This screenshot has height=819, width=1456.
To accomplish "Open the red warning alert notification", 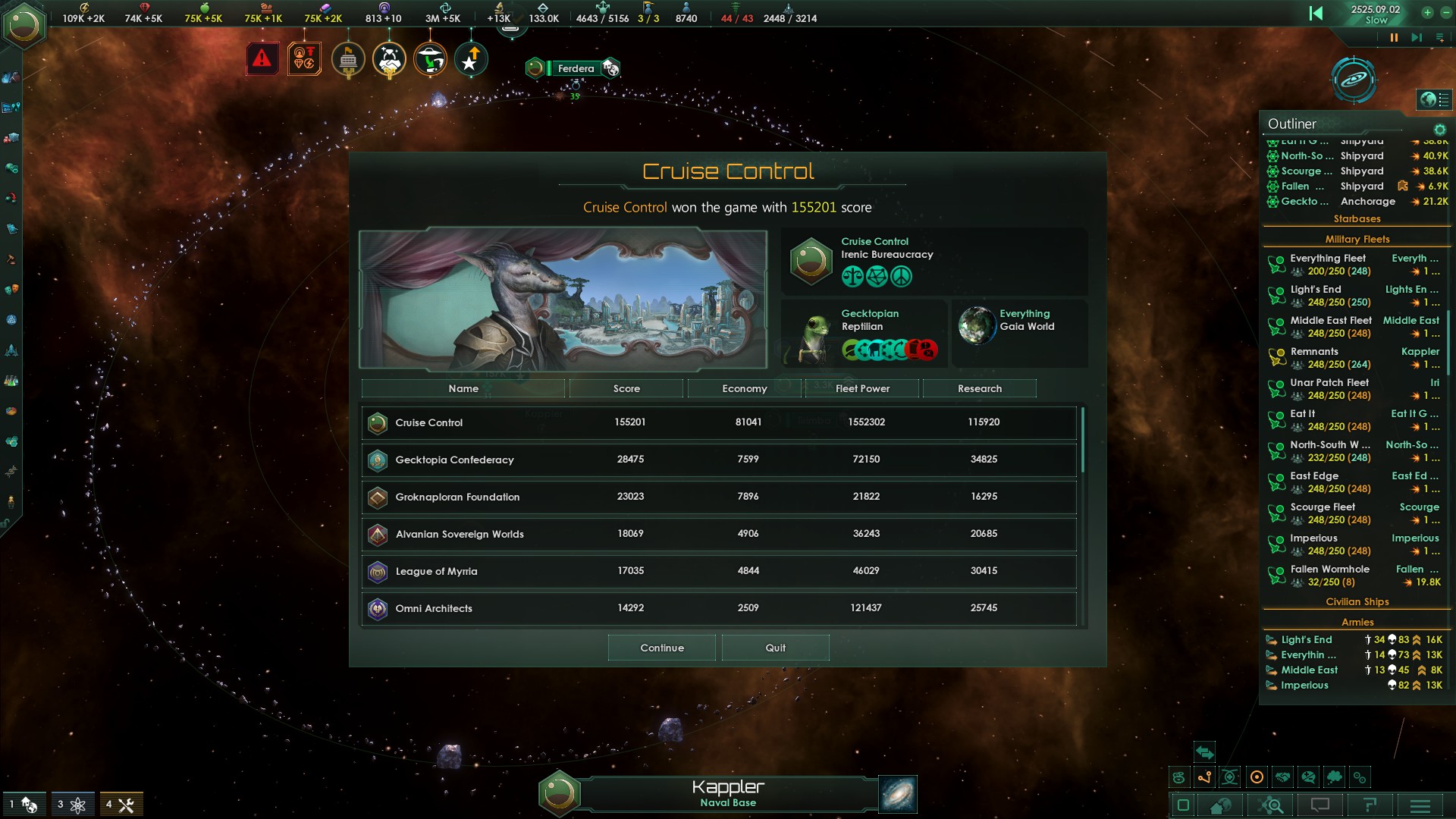I will (x=262, y=58).
